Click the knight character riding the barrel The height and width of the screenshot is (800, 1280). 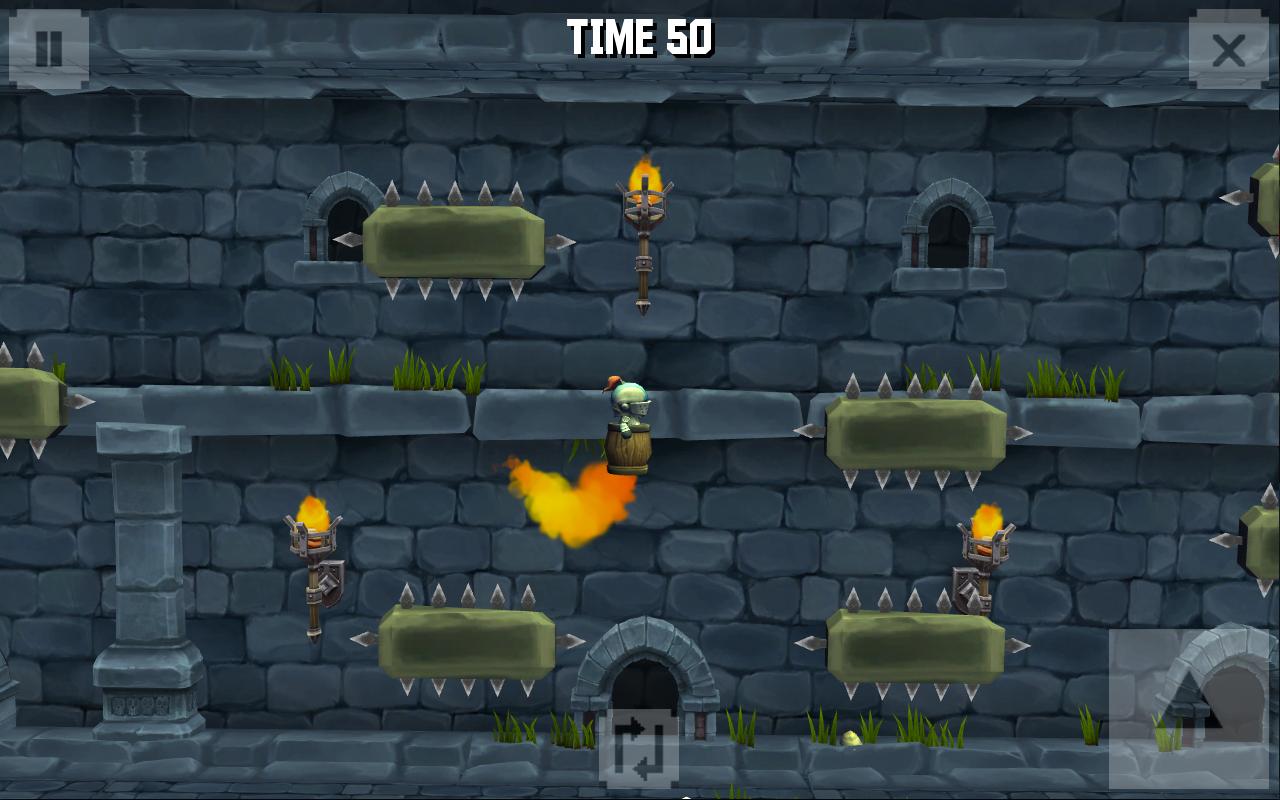[629, 420]
